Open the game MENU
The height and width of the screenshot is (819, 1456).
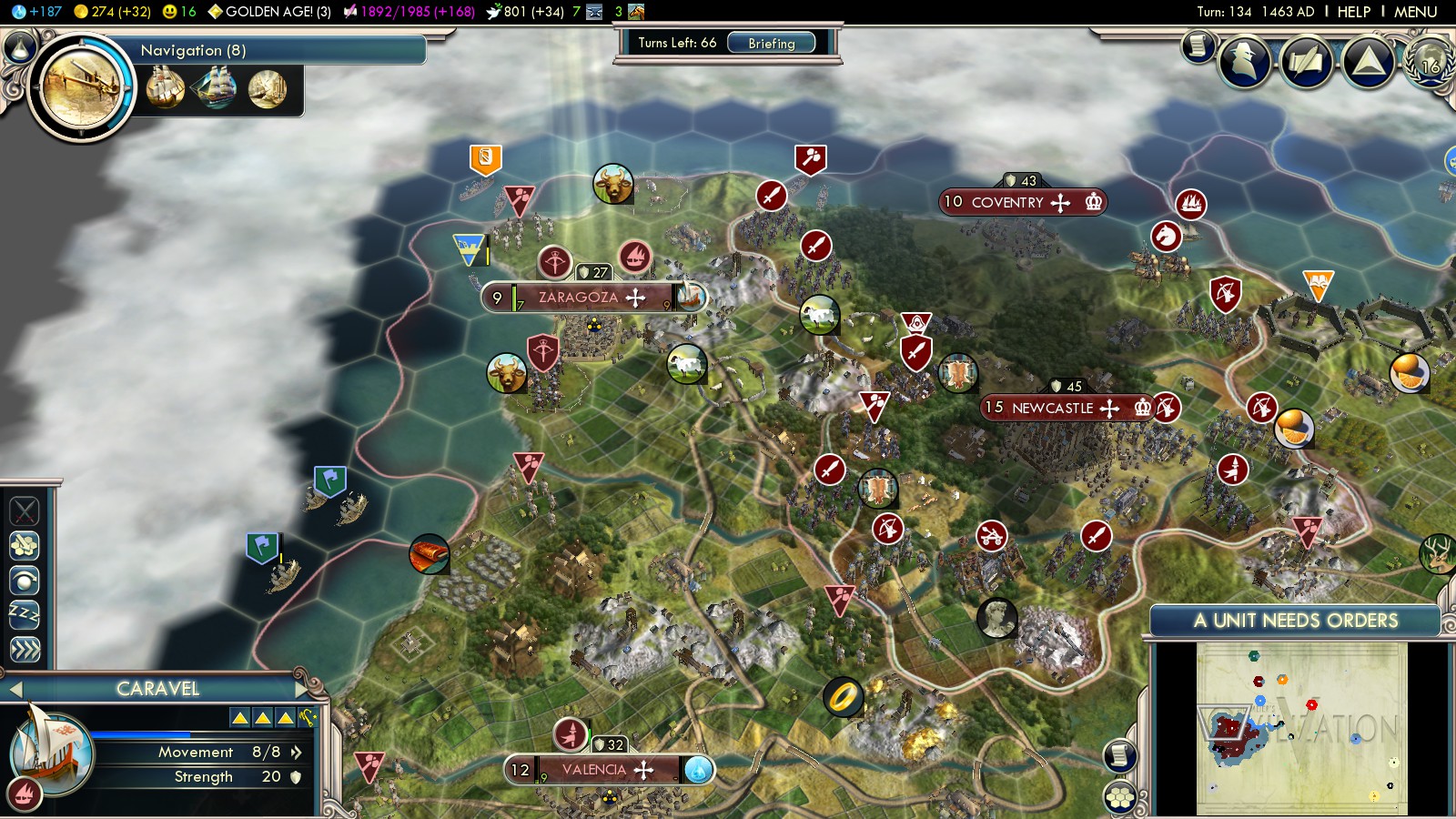1415,12
